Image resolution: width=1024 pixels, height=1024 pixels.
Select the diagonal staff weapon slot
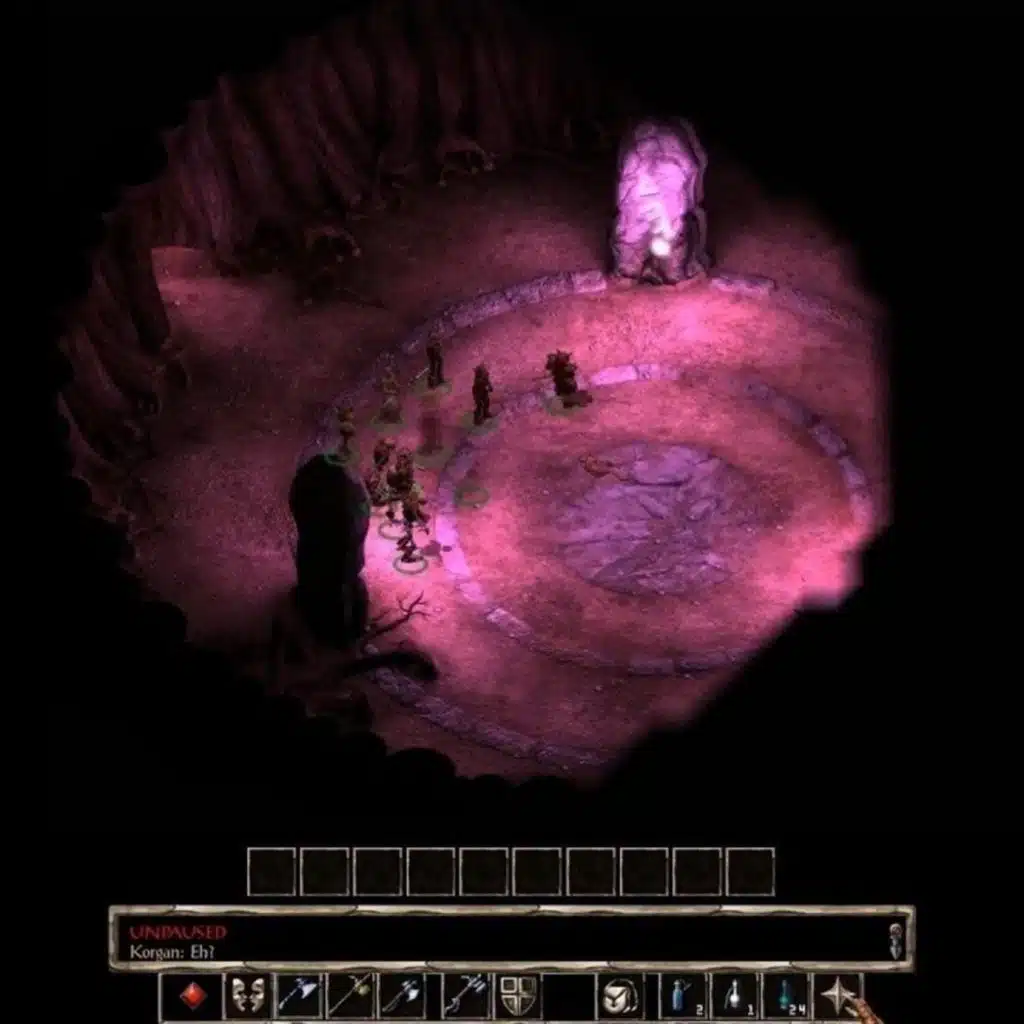tap(350, 996)
